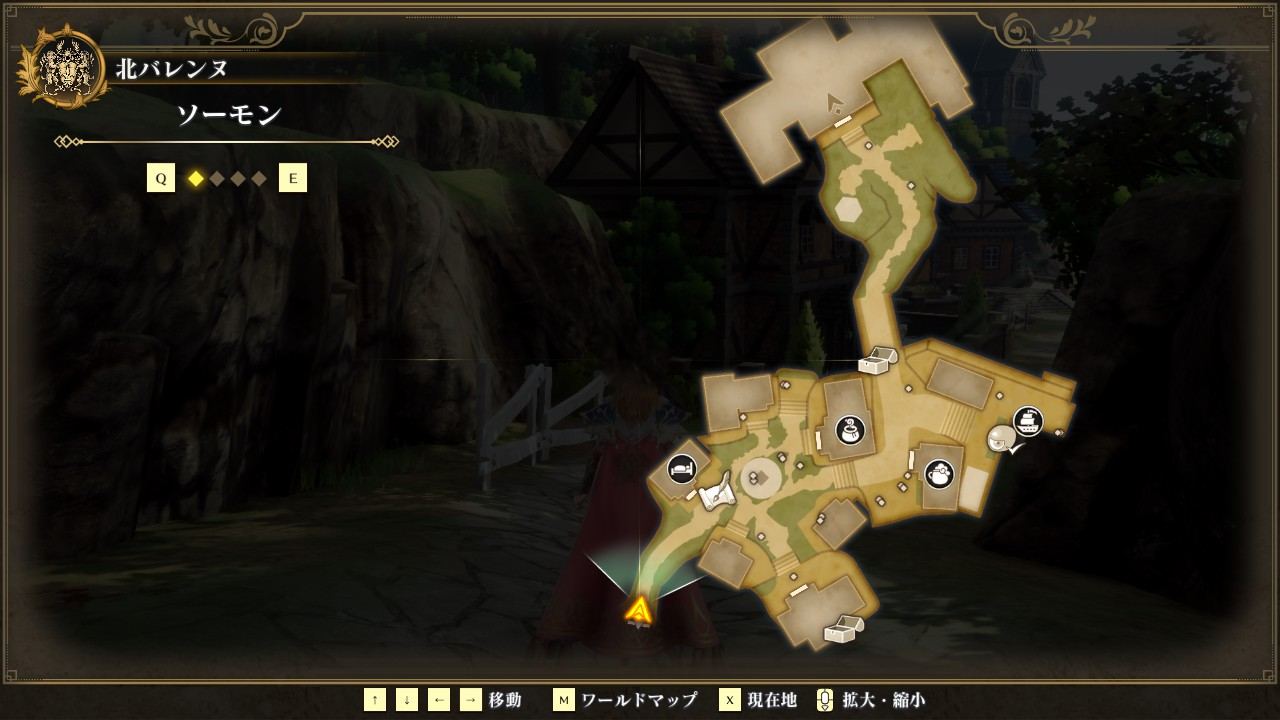
Task: Select the hexagon marker on the green hill
Action: tap(848, 210)
